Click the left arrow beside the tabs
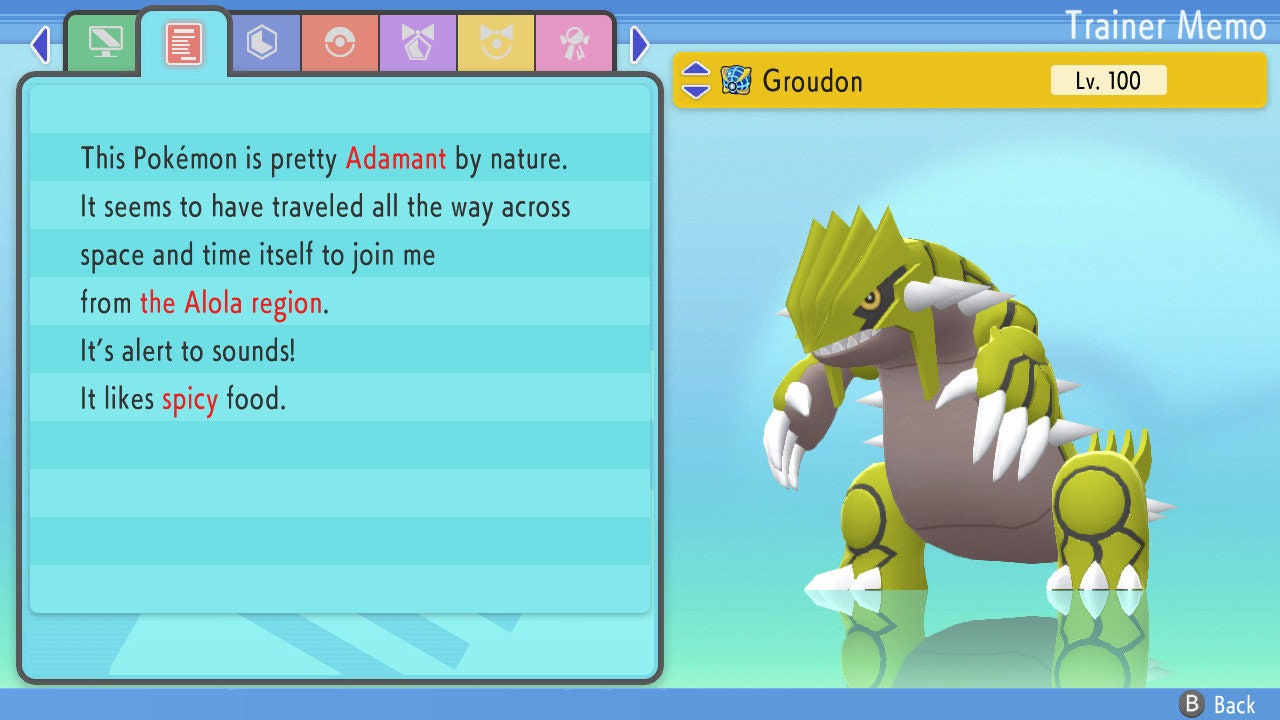Screen dimensions: 1280x720 click(40, 44)
